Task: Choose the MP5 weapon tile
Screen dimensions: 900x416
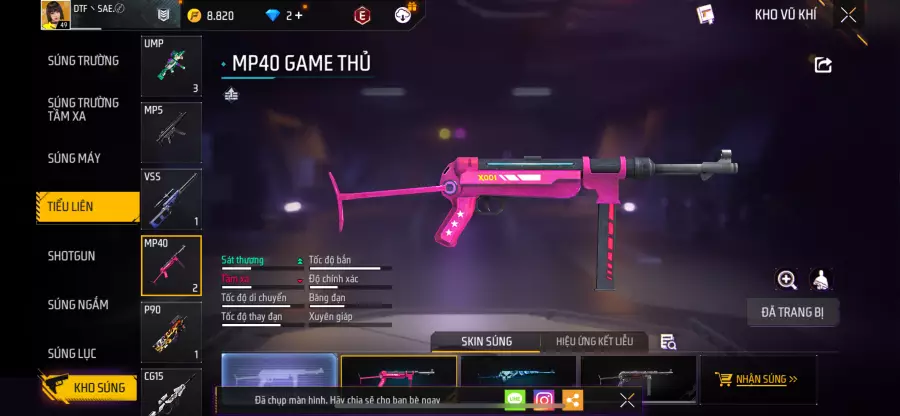Action: click(171, 132)
